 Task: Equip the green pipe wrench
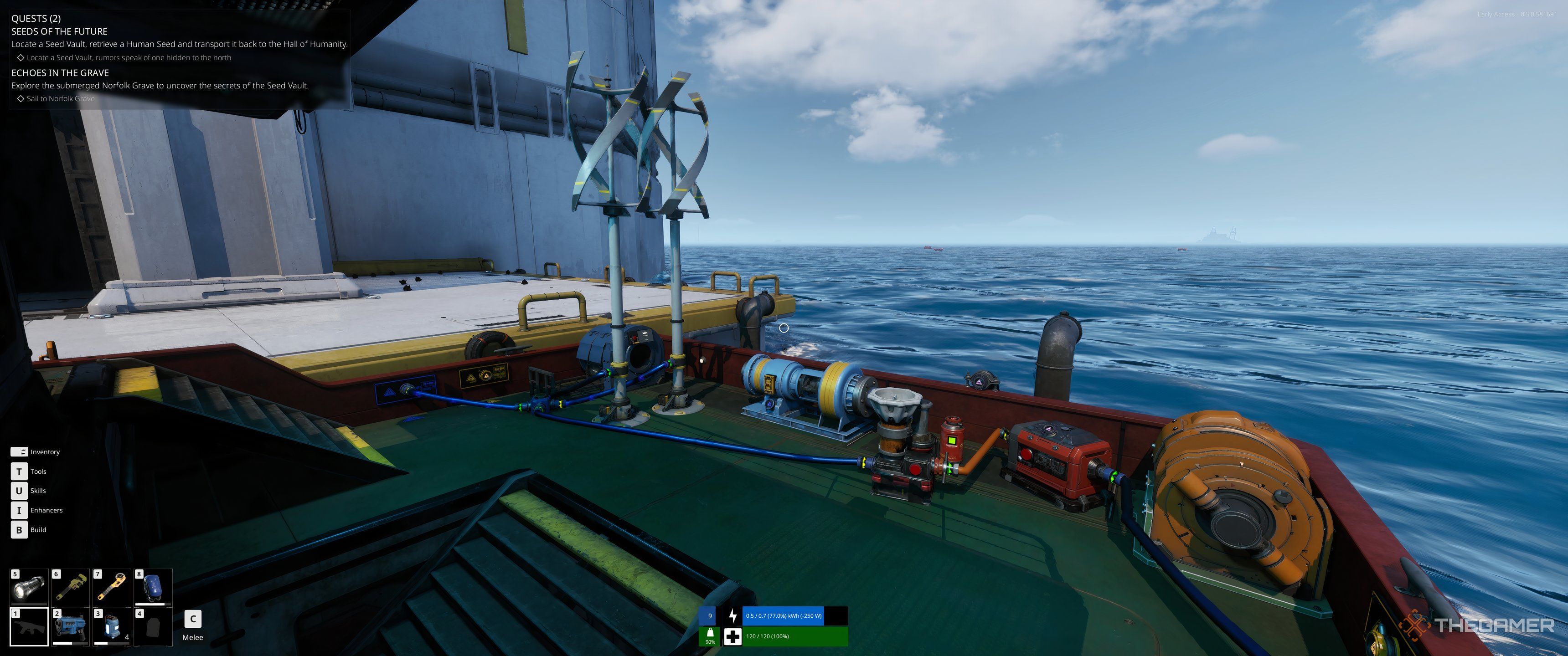click(71, 587)
